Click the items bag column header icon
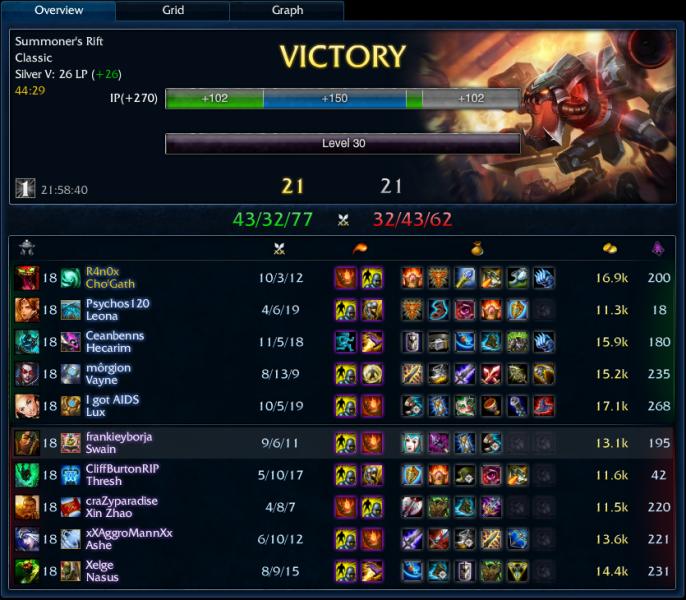686x600 pixels. pyautogui.click(x=477, y=248)
